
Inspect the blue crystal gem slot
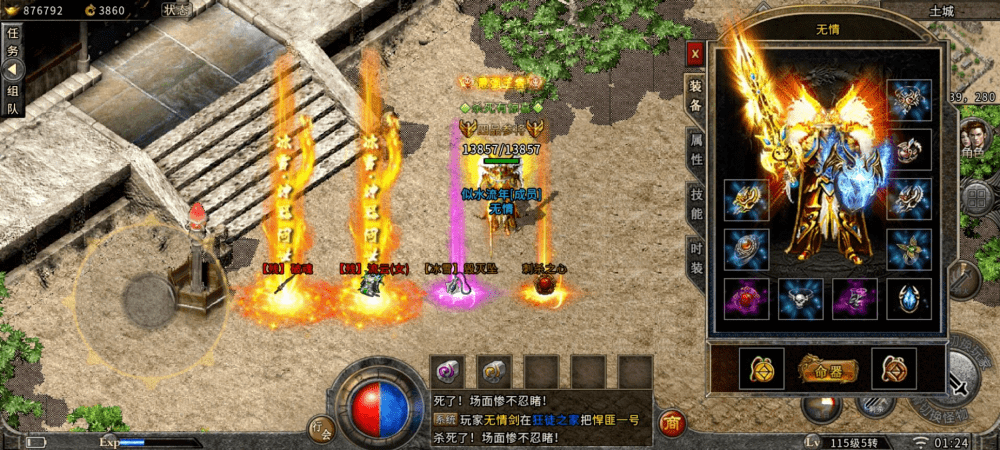pos(908,299)
